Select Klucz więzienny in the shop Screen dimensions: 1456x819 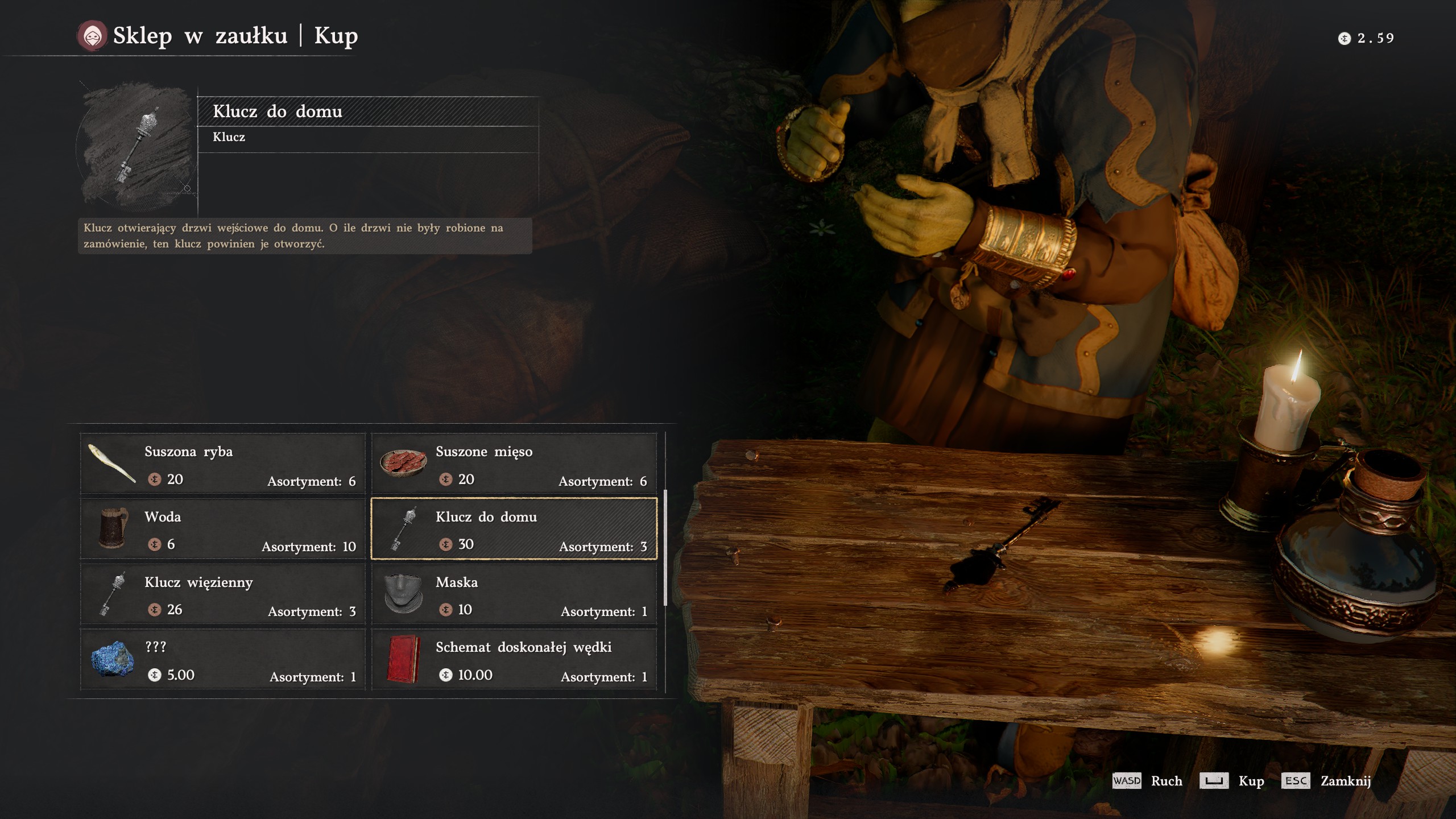223,594
